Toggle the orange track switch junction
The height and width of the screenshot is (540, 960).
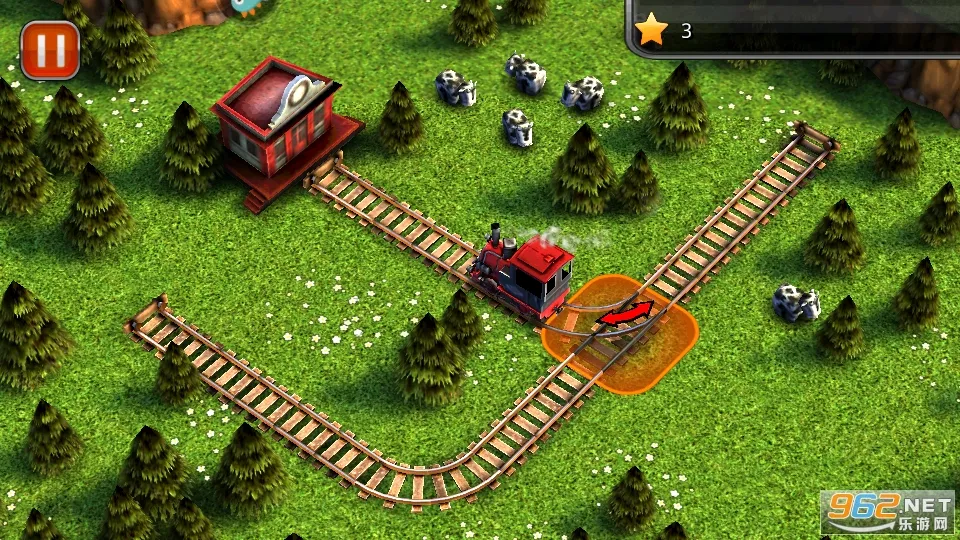(x=620, y=332)
